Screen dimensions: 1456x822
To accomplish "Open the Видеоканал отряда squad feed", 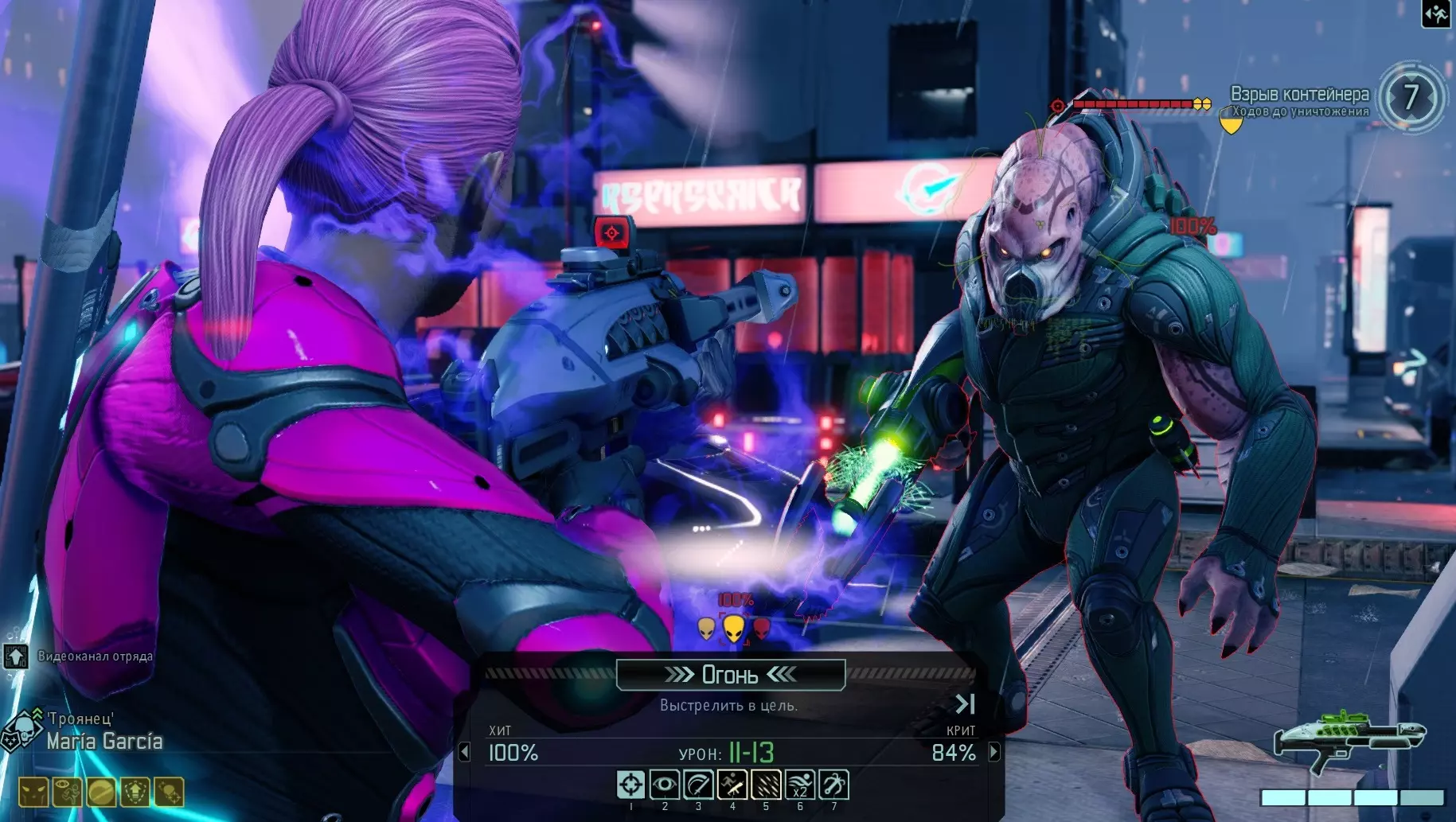I will (16, 656).
